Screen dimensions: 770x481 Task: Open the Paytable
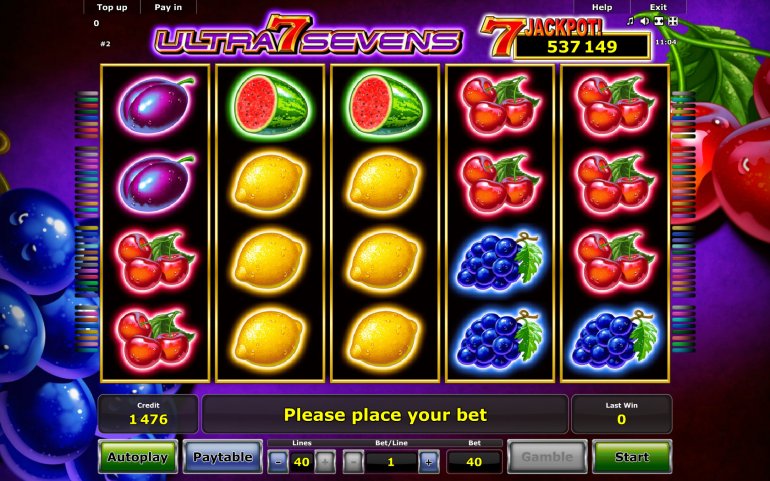point(222,457)
